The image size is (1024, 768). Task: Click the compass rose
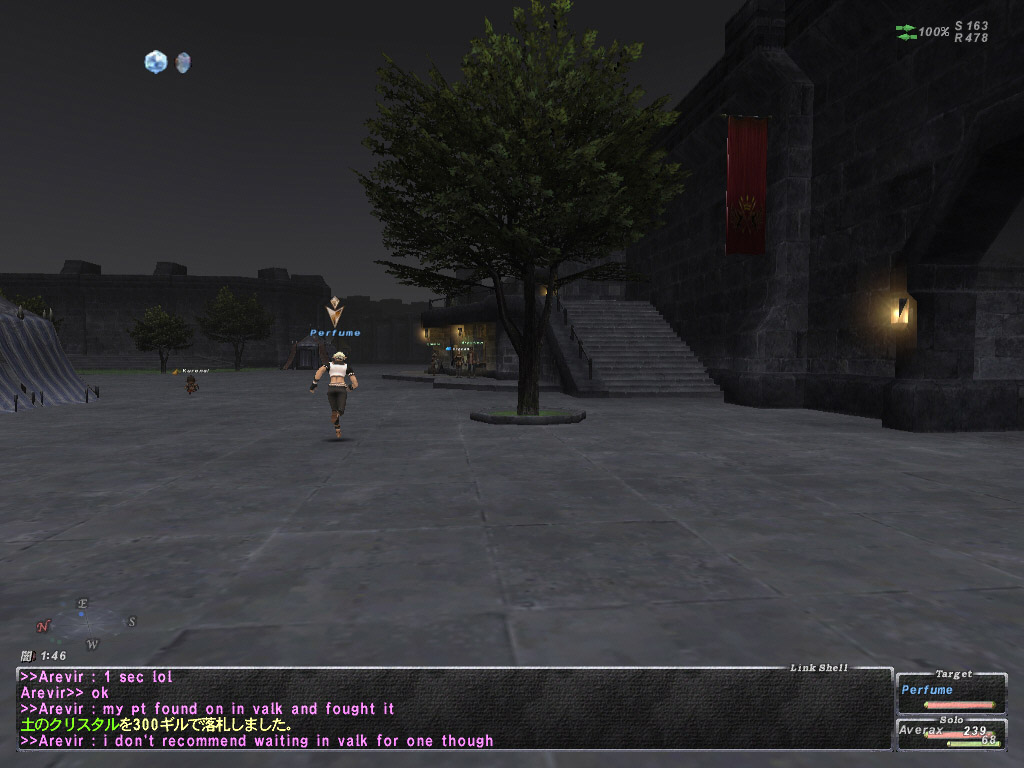click(85, 620)
